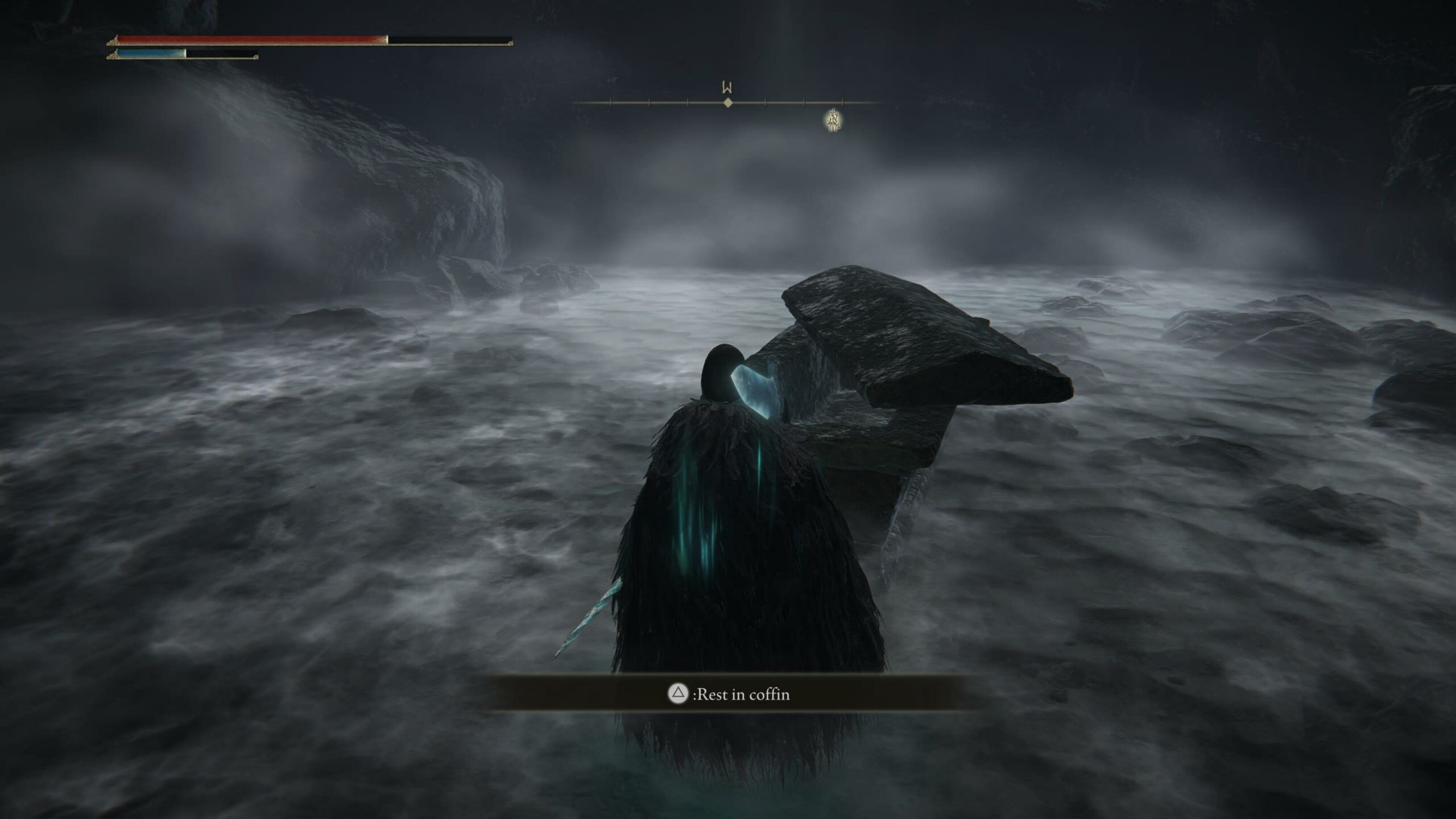Click the gold ornament at the FP bar's left end
The width and height of the screenshot is (1456, 819).
[x=112, y=56]
